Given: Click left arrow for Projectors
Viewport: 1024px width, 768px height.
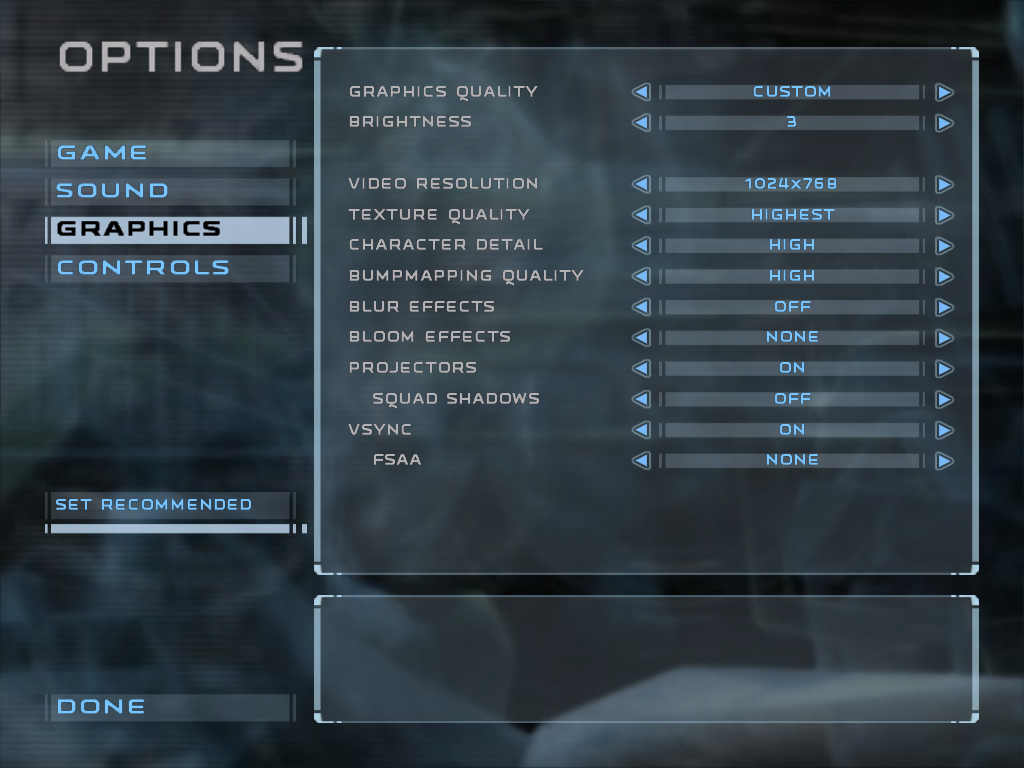Looking at the screenshot, I should pyautogui.click(x=641, y=369).
